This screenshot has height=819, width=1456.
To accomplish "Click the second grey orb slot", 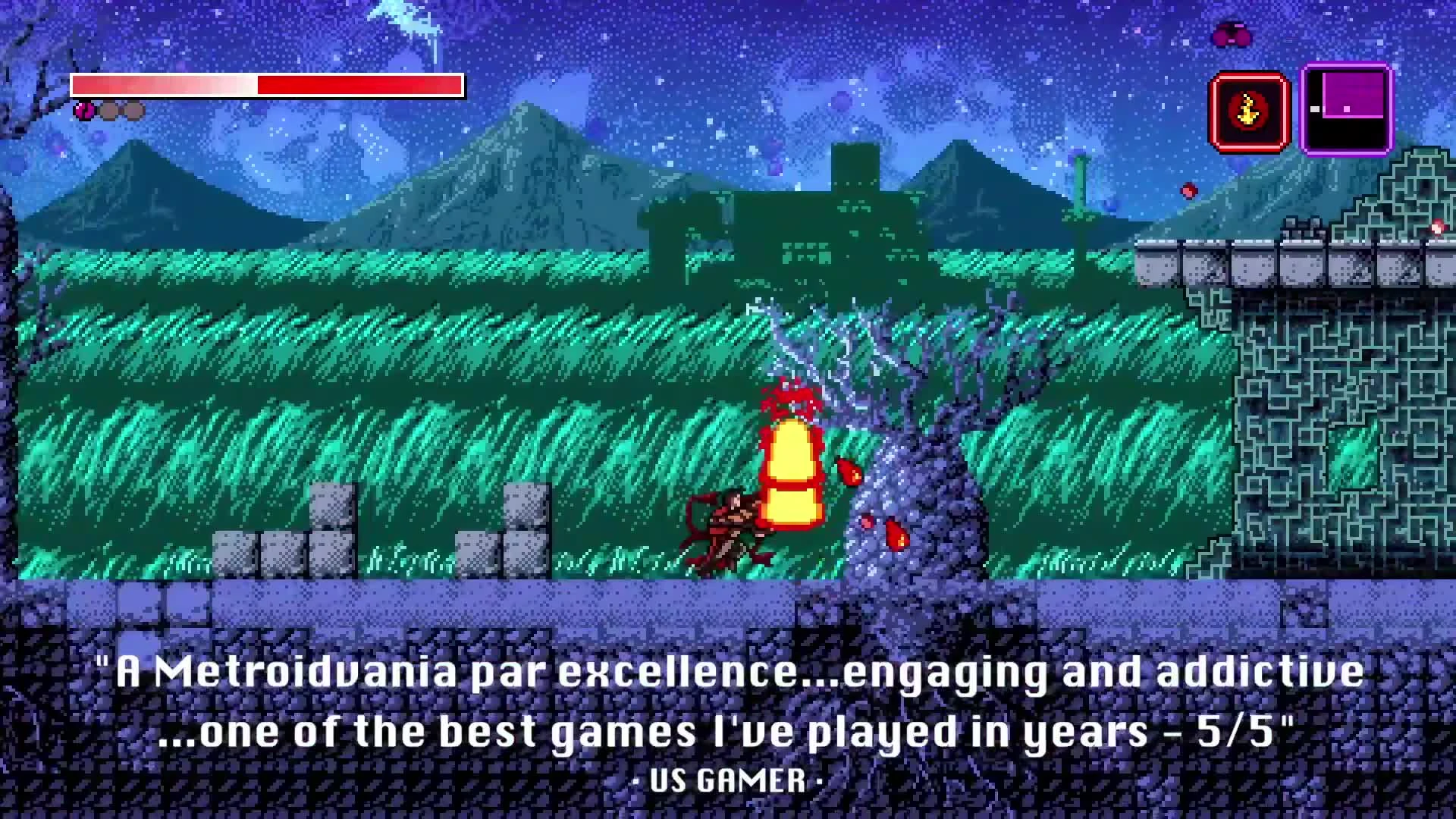I will [x=134, y=111].
